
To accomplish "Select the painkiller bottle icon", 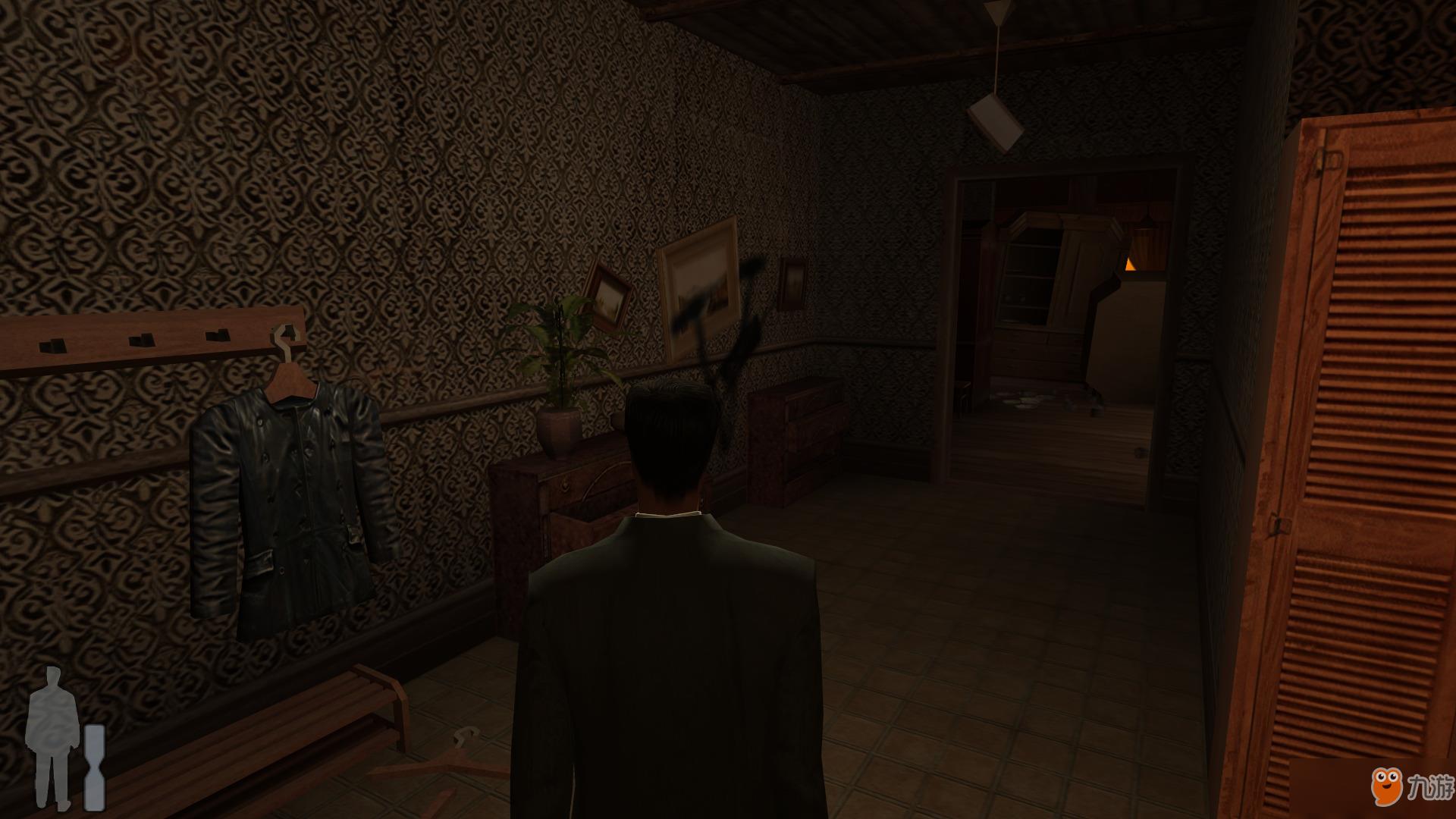I will (95, 766).
